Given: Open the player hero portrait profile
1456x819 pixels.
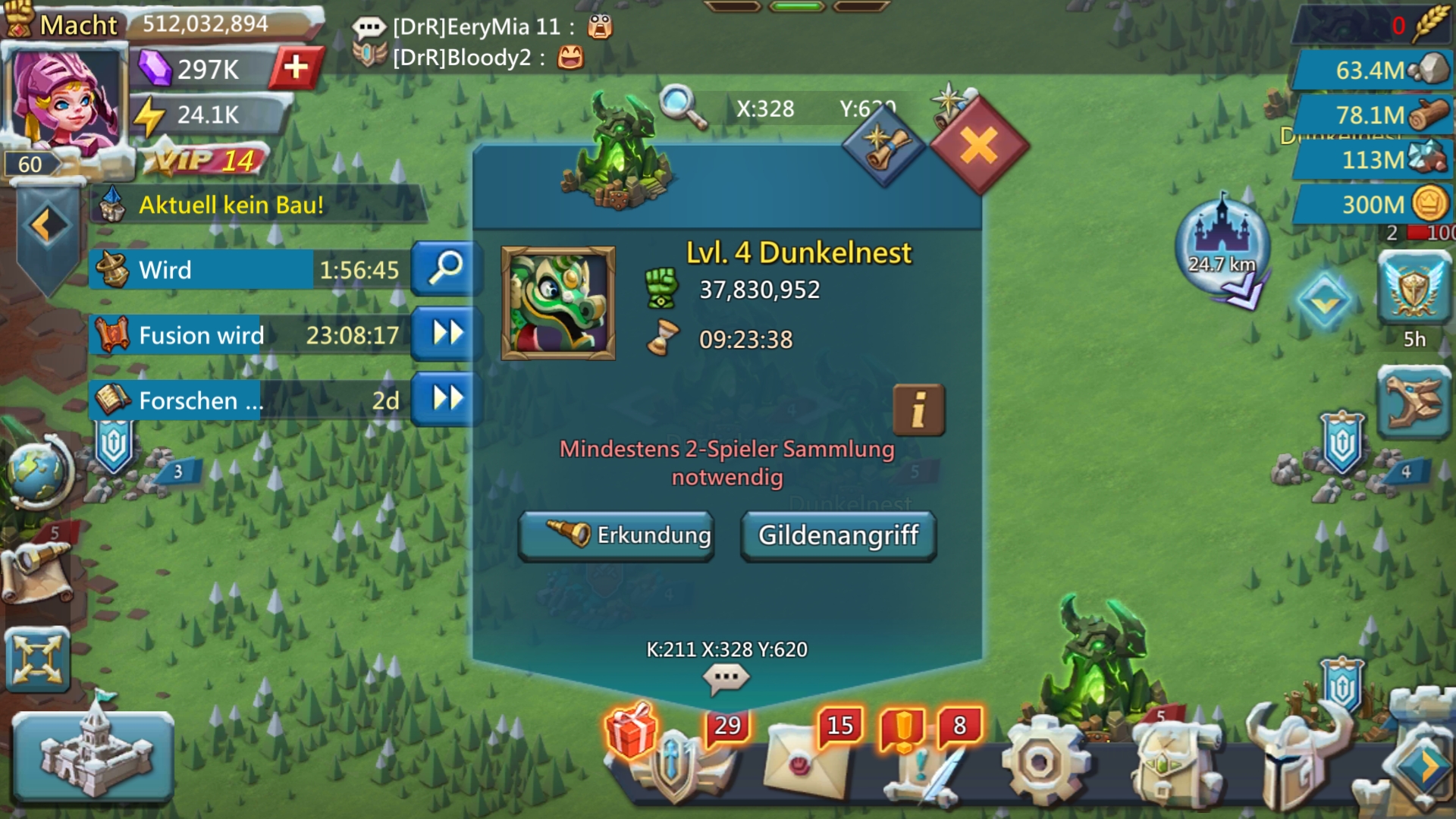Looking at the screenshot, I should pos(64,99).
